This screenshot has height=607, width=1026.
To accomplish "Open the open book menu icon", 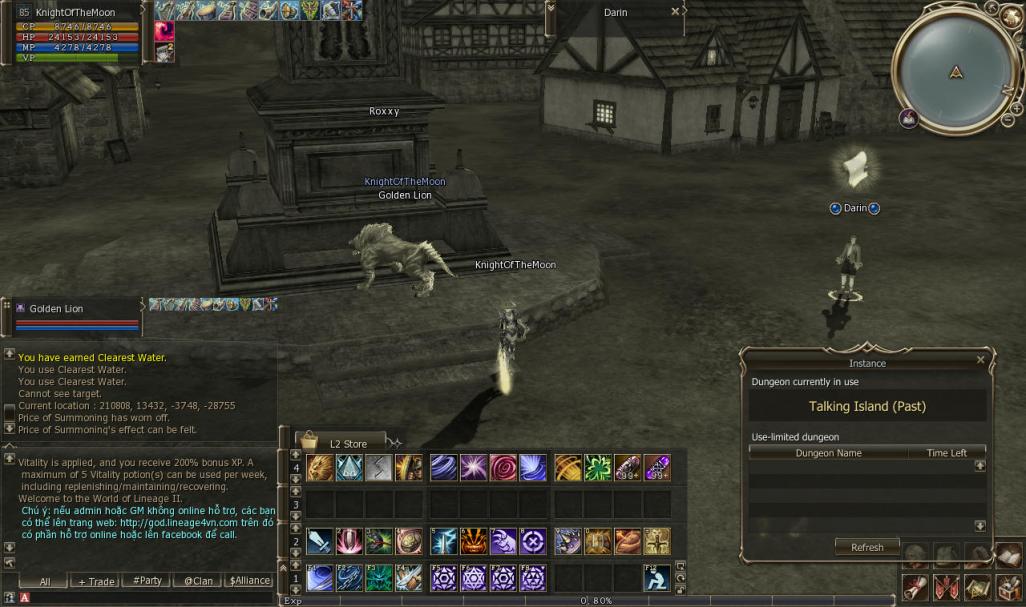I will click(1008, 556).
